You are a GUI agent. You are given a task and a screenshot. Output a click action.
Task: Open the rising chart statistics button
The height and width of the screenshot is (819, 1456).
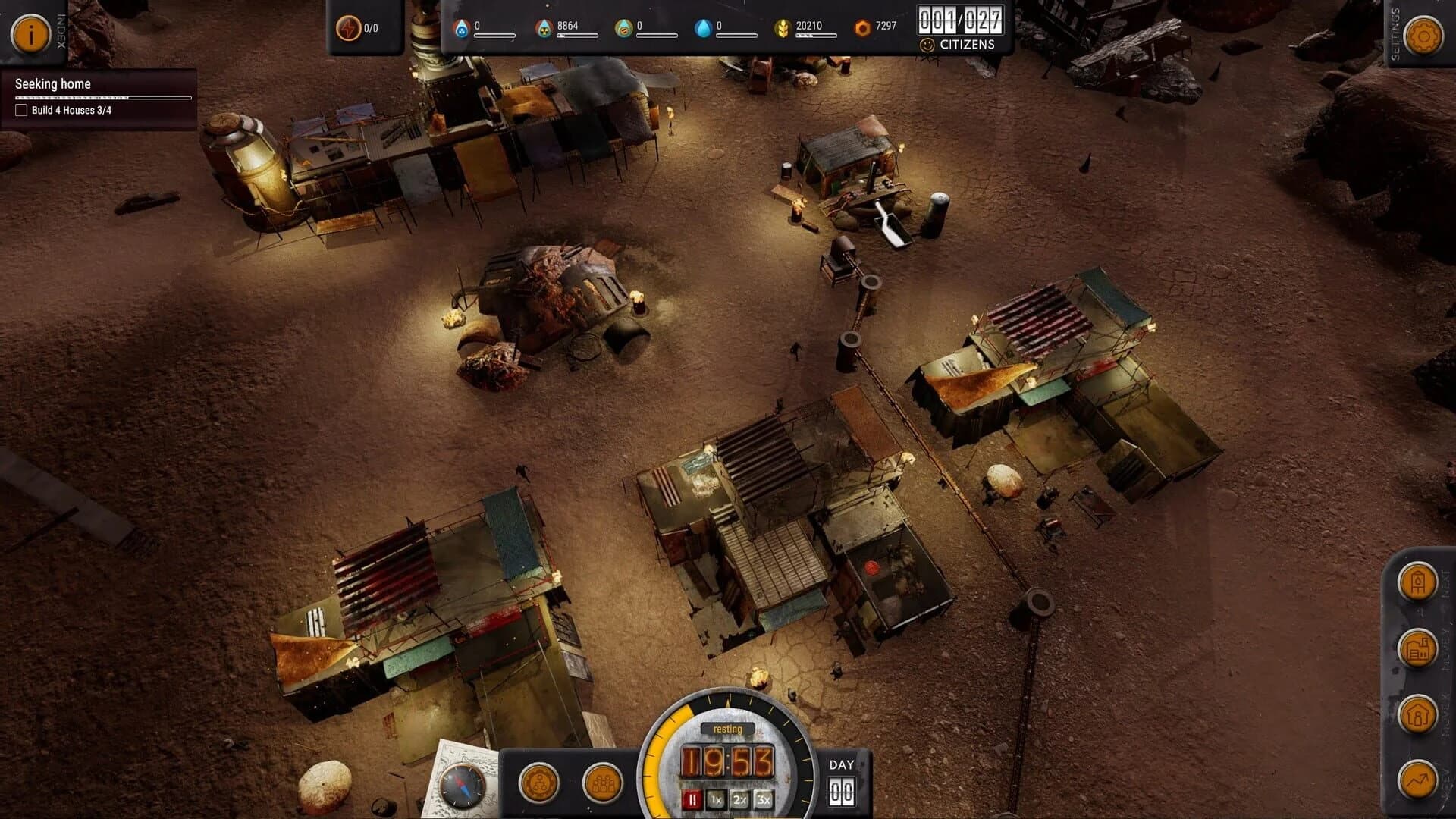tap(1417, 779)
